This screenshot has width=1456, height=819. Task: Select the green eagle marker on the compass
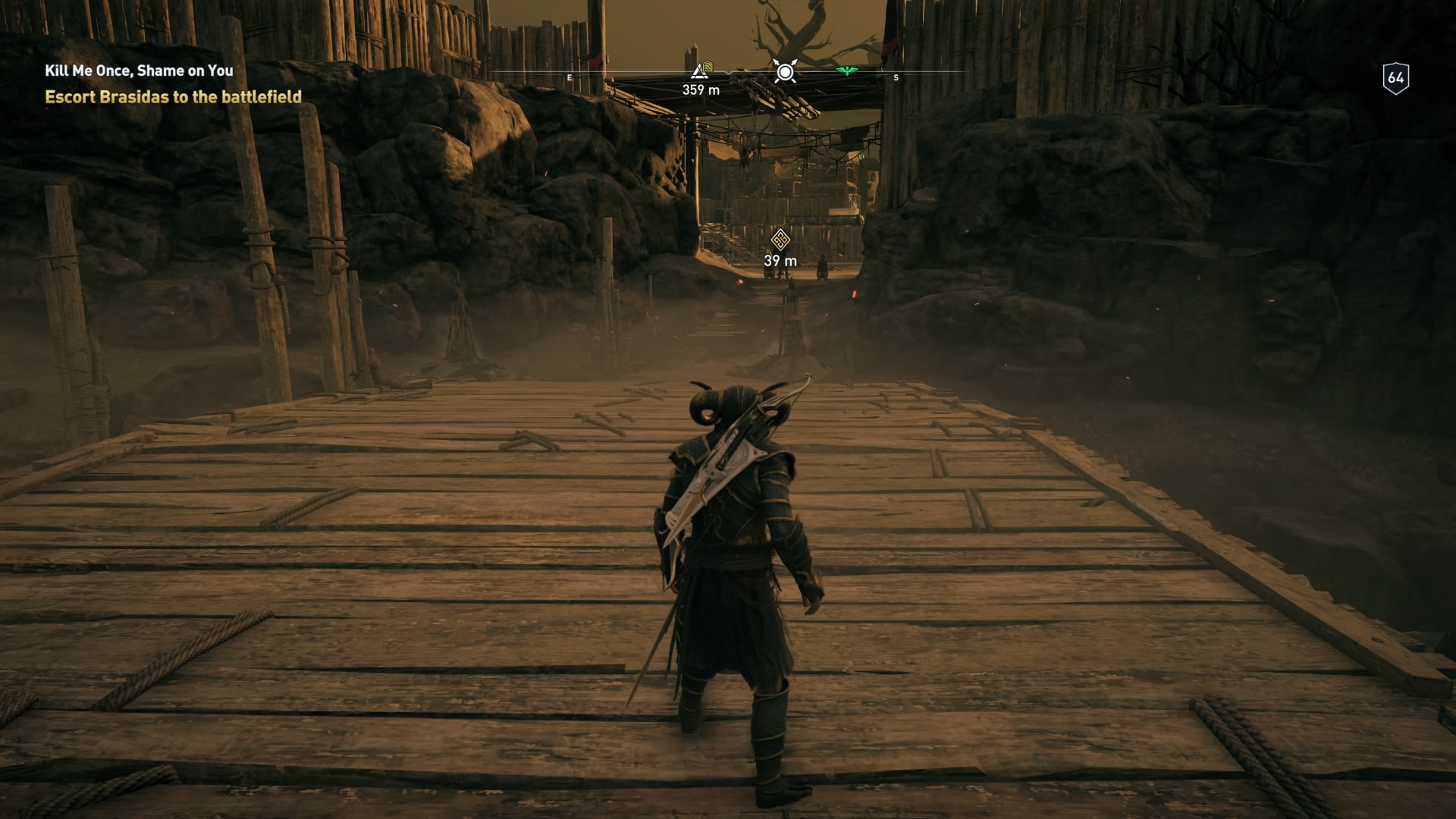[846, 71]
